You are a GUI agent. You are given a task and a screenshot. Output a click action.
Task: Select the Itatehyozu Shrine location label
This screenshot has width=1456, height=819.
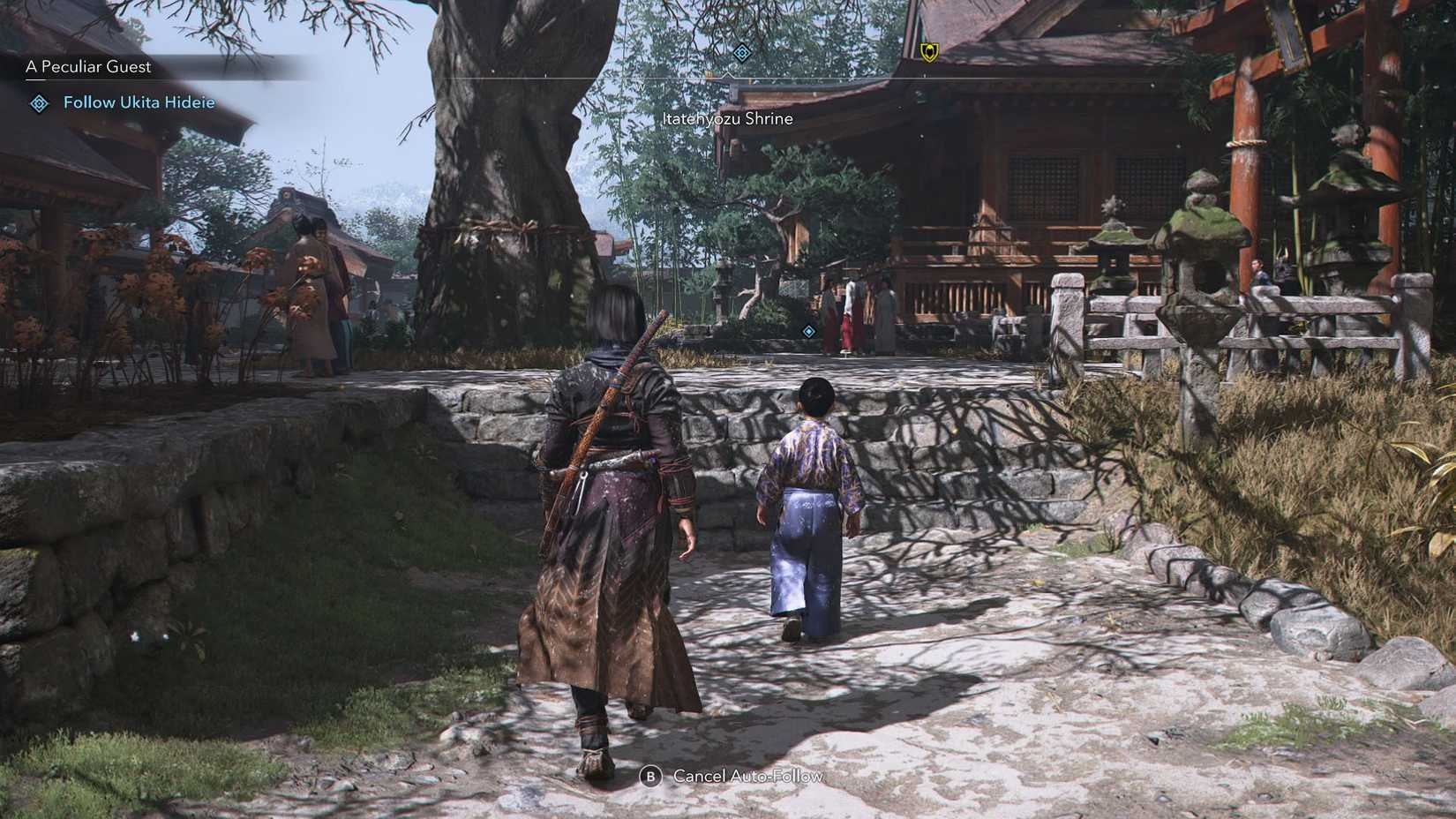pos(727,118)
